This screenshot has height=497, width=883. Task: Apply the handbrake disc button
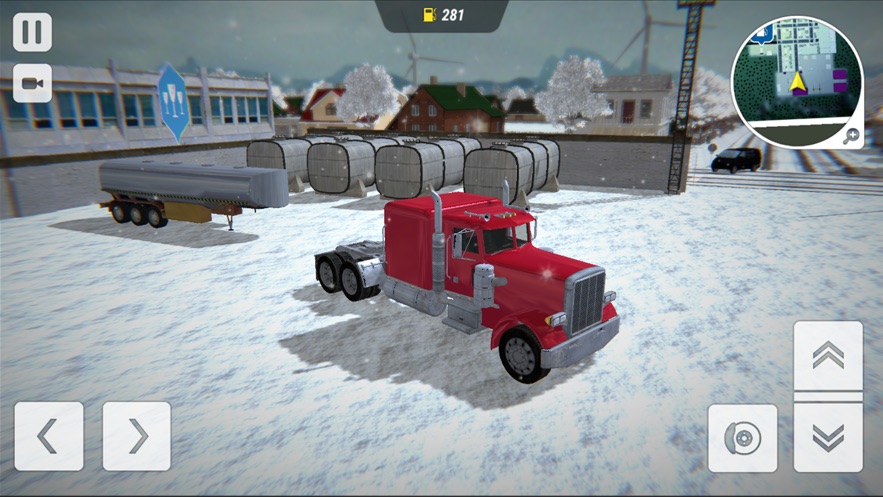743,438
